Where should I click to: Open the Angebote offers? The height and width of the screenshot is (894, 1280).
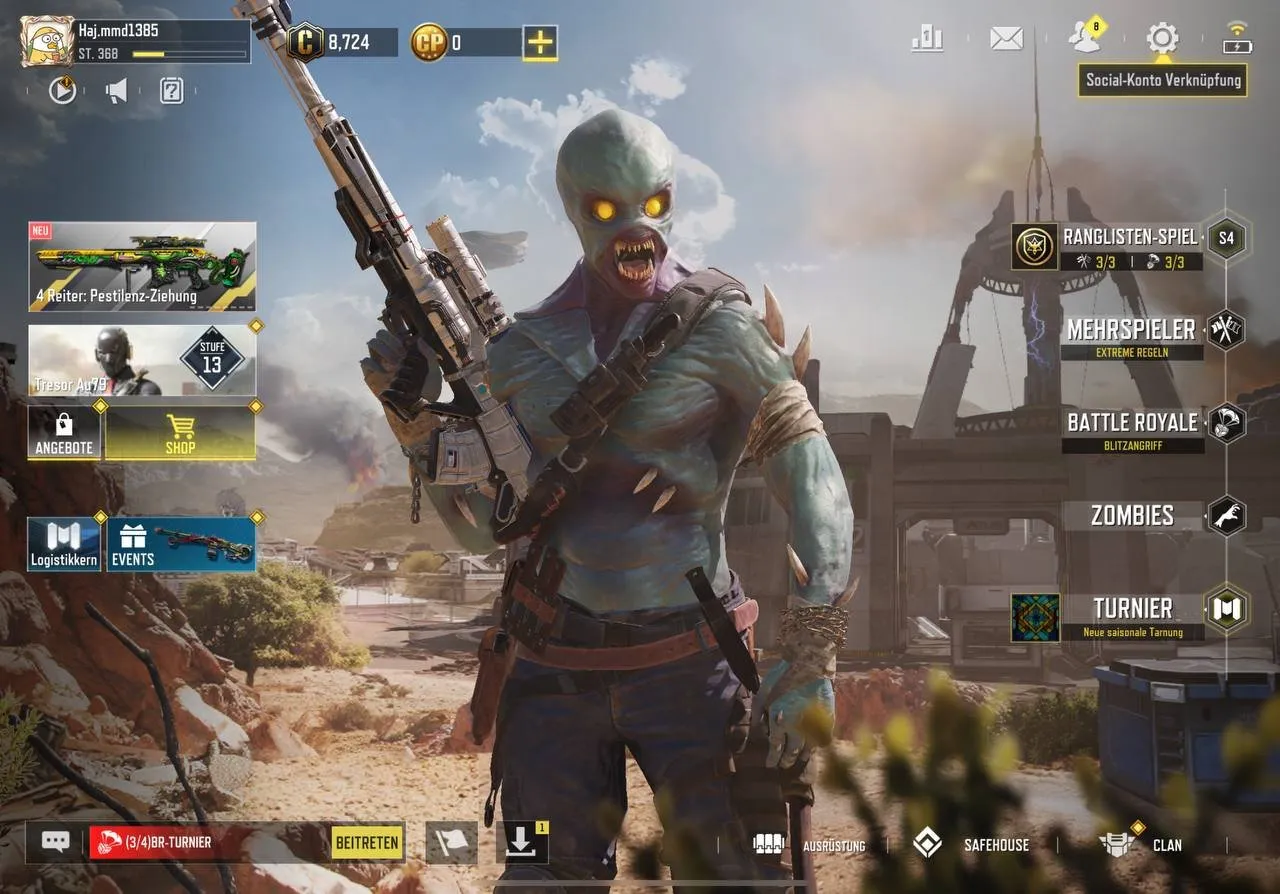click(x=64, y=433)
